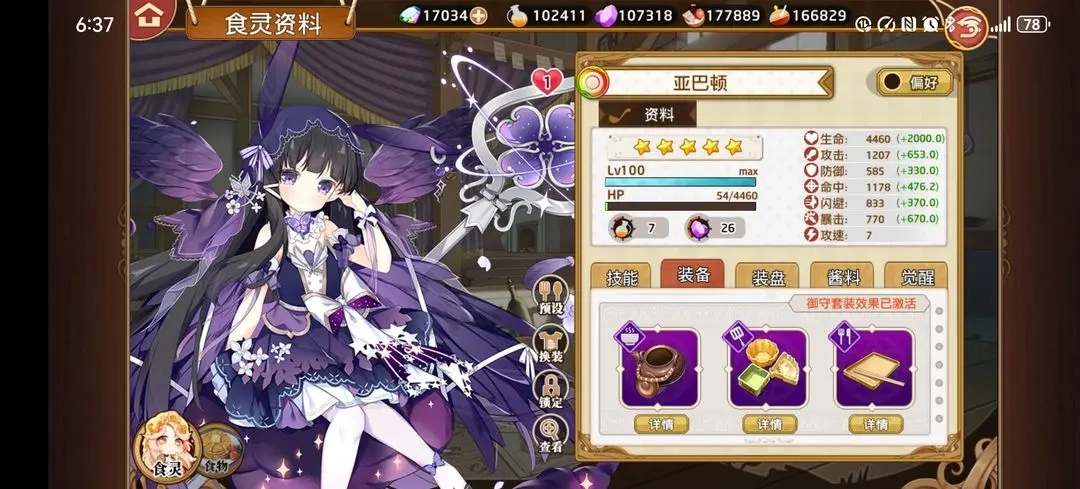Screen dimensions: 1080x489
Task: Add more crystals with the plus button
Action: click(x=479, y=15)
